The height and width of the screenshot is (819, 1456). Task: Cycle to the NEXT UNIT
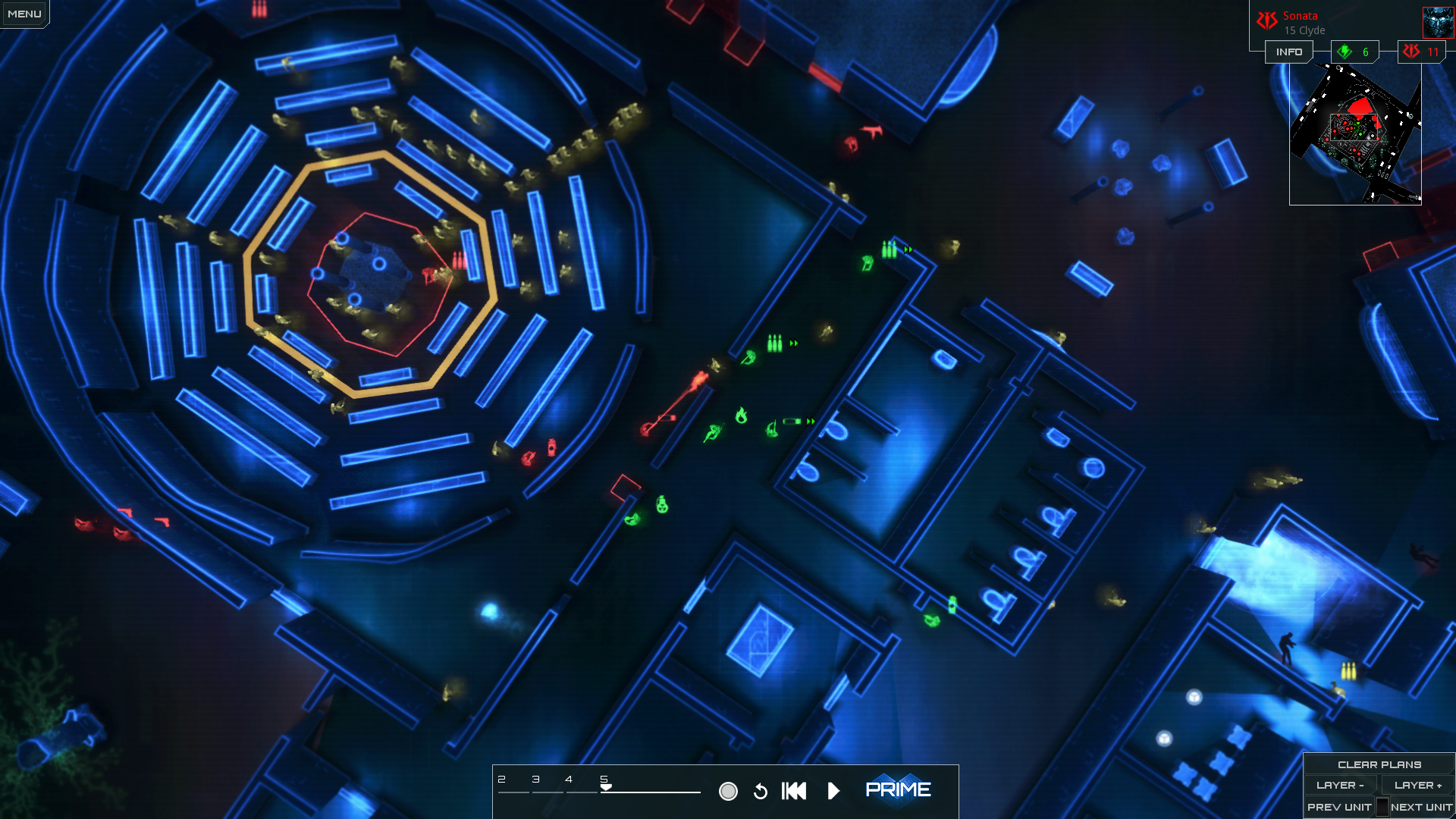point(1421,807)
